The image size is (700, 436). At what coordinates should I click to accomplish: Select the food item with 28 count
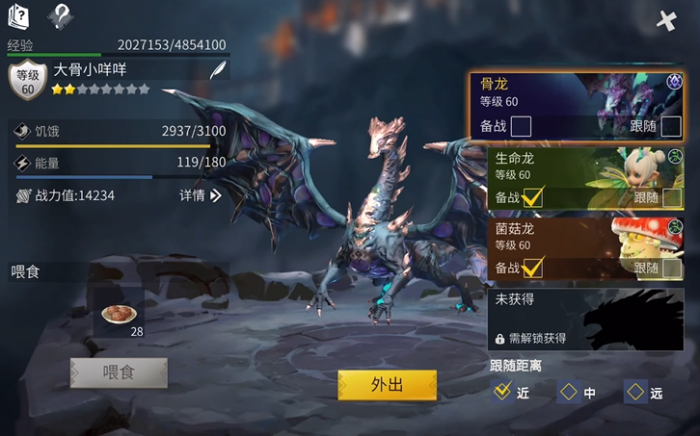(120, 314)
